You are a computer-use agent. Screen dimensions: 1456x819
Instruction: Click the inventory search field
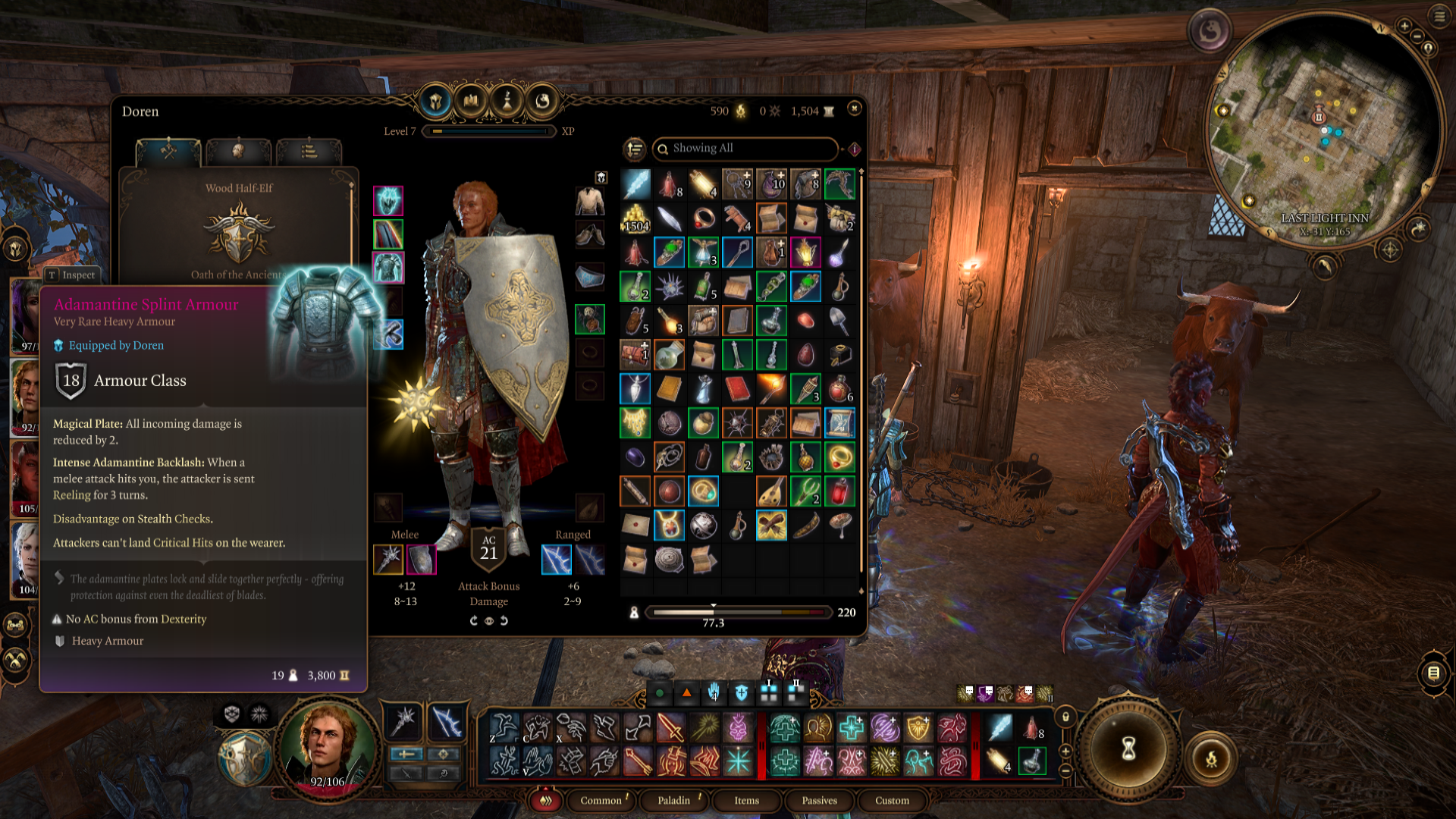click(745, 149)
